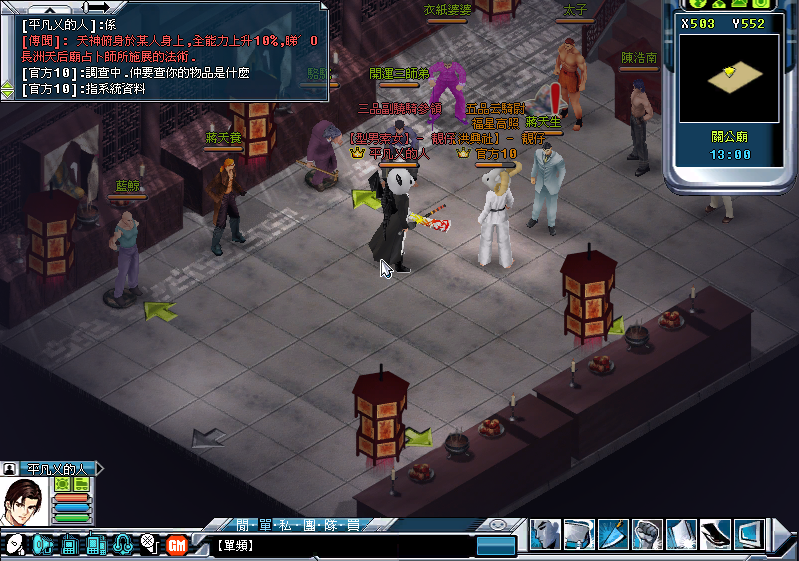Expand the menu bar right arrow

click(780, 535)
